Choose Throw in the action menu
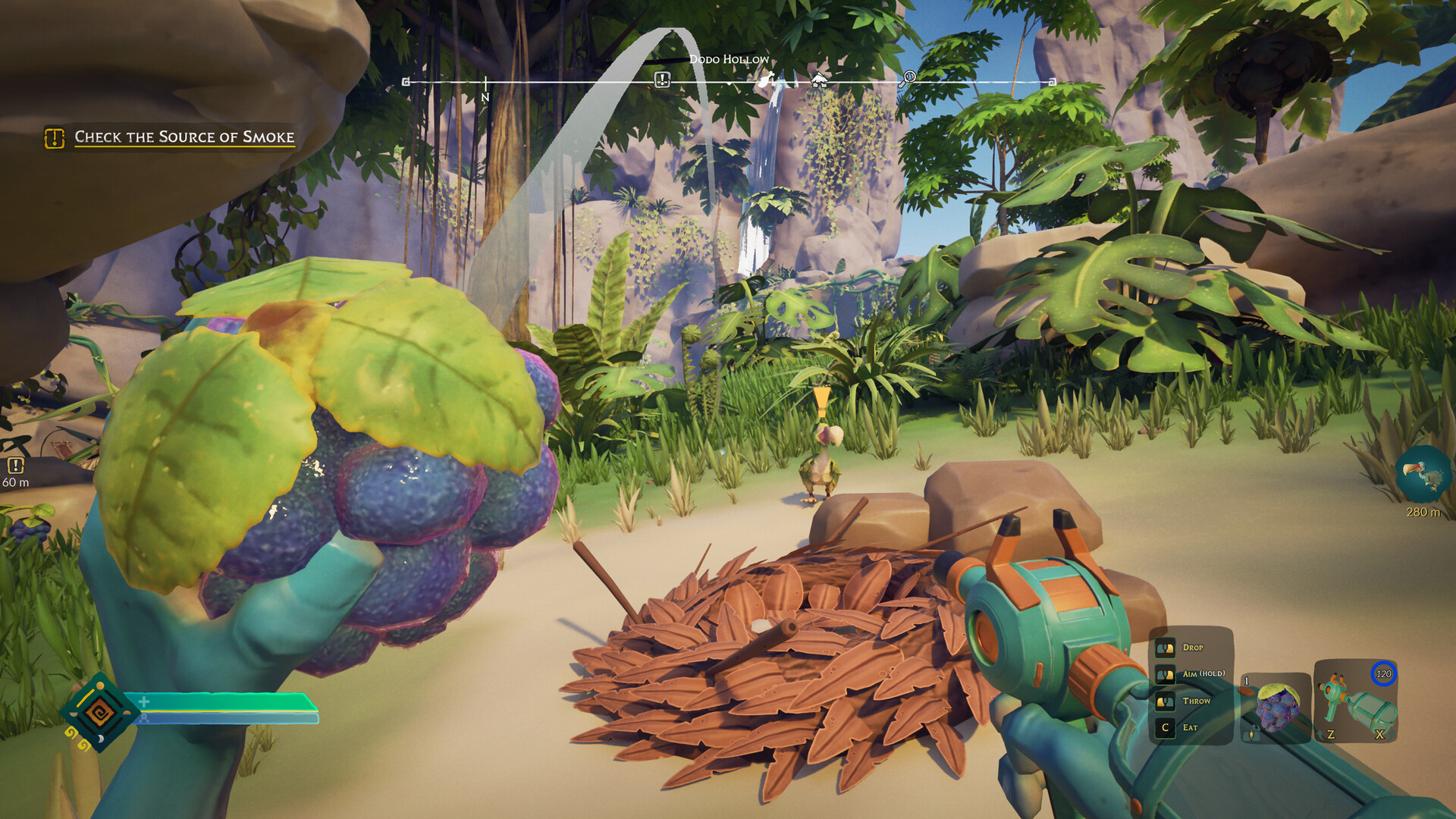The image size is (1456, 819). [x=1196, y=700]
